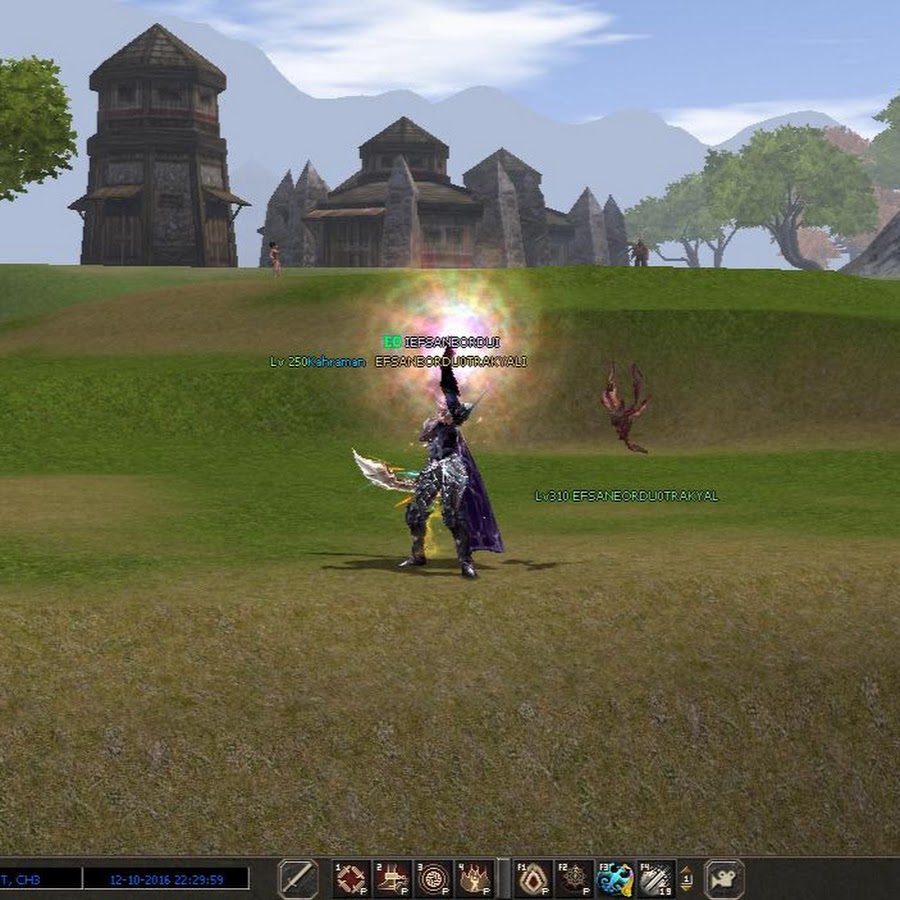Screen dimensions: 900x900
Task: Click the sword attack button
Action: (x=297, y=879)
